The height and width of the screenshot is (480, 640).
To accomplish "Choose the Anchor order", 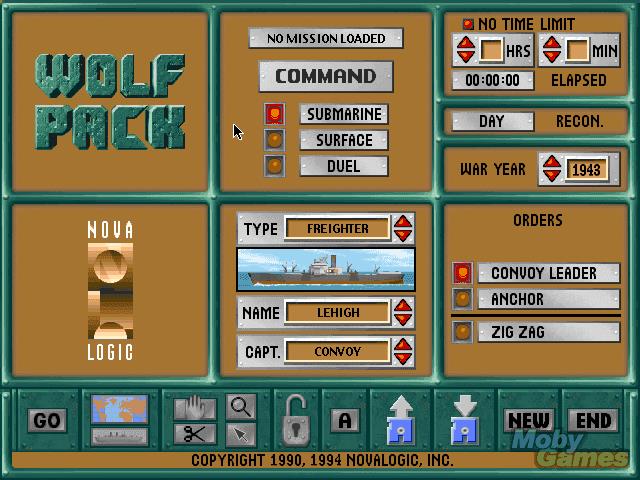I will (x=462, y=299).
